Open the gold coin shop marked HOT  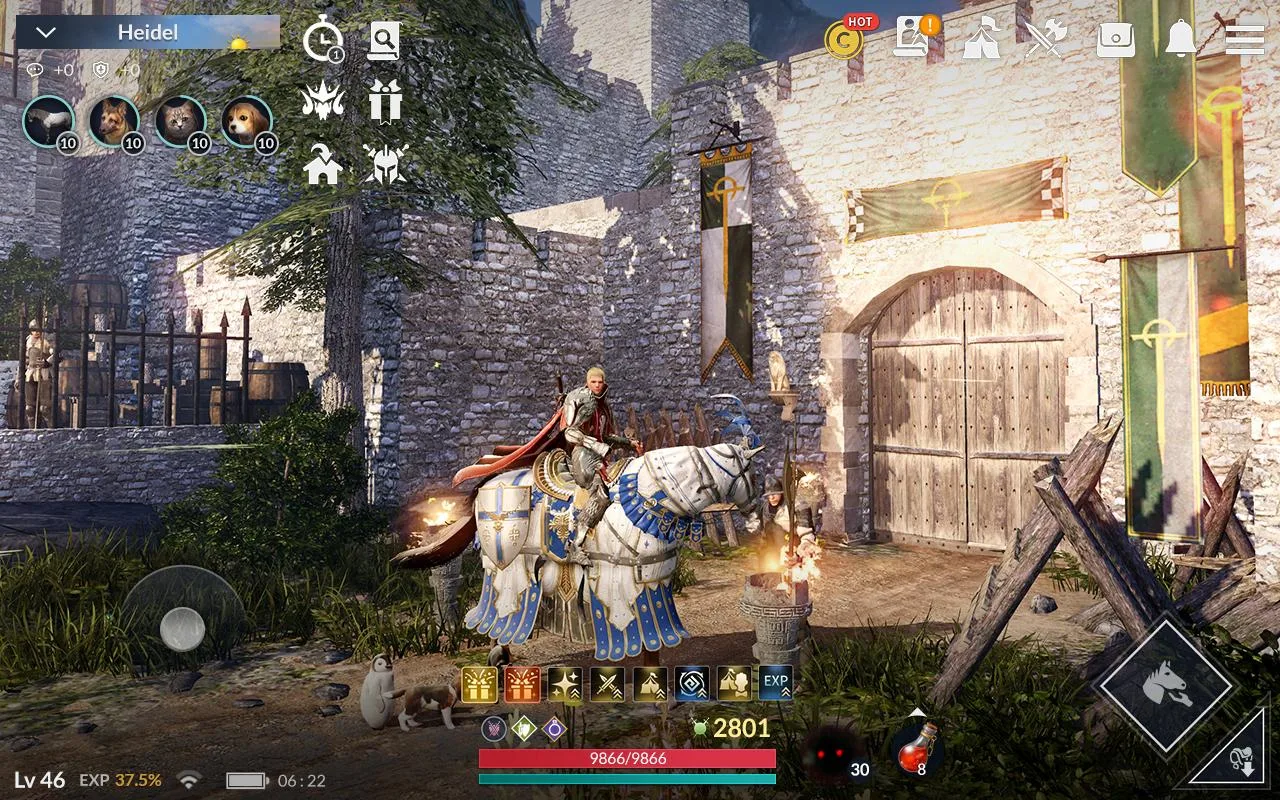(x=843, y=40)
